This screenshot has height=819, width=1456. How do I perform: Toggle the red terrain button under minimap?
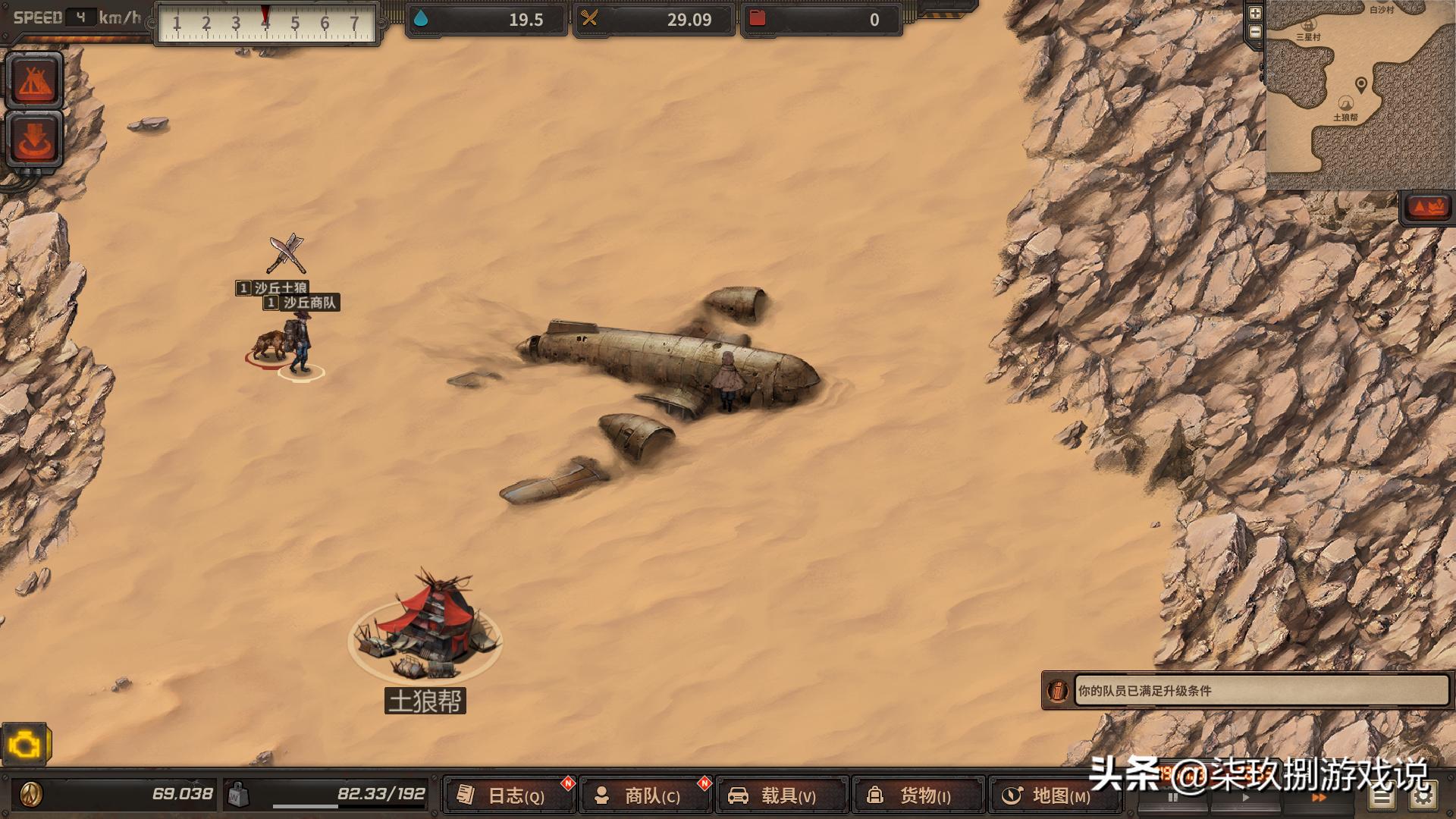click(x=1427, y=207)
